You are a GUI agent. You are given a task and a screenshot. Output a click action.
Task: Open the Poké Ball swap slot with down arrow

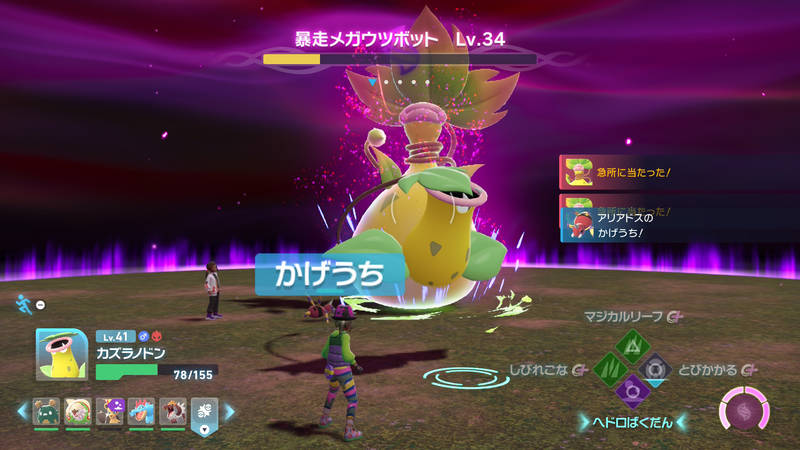click(x=204, y=413)
